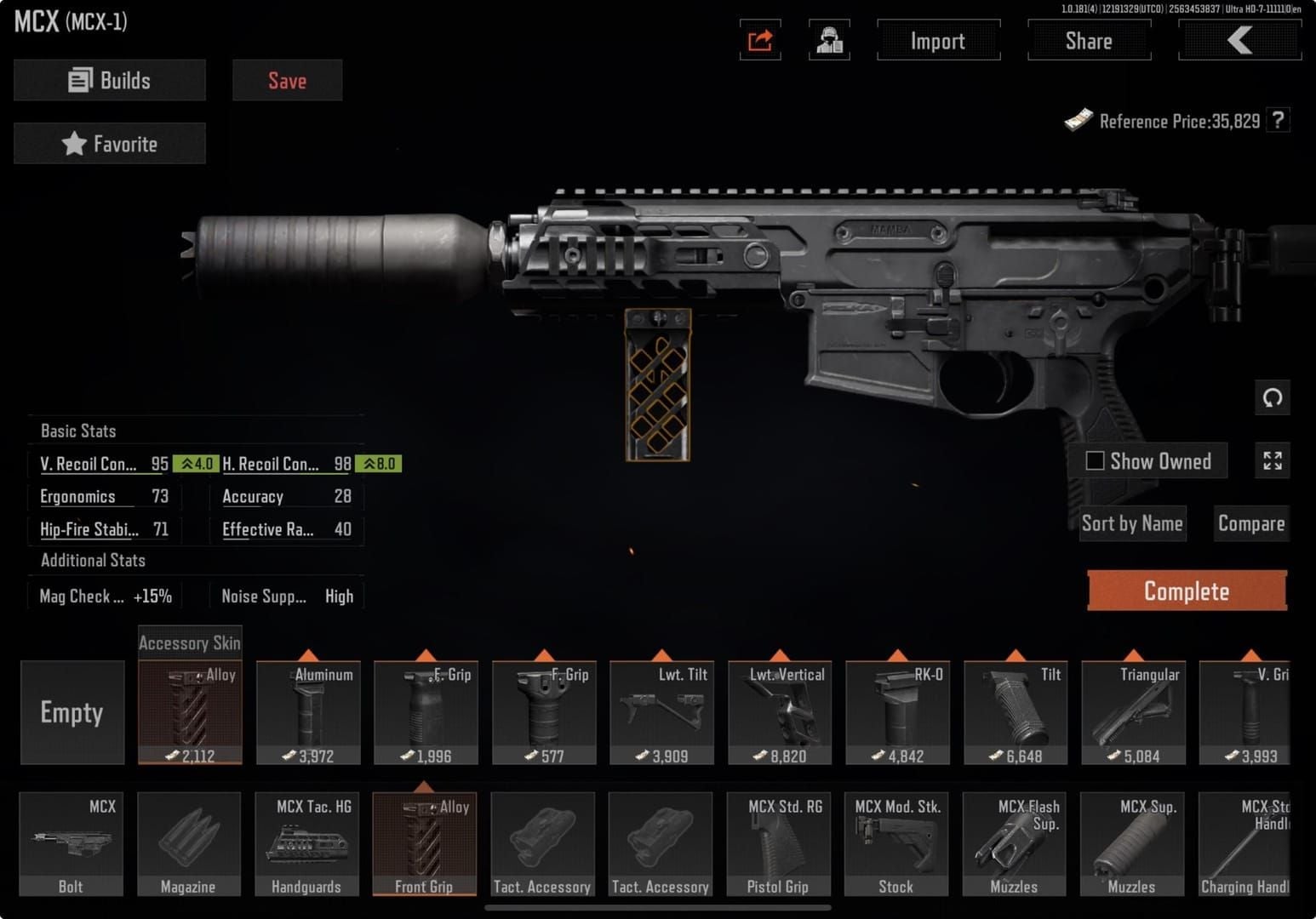Open the Sort by Name option
This screenshot has width=1316, height=919.
pyautogui.click(x=1132, y=522)
